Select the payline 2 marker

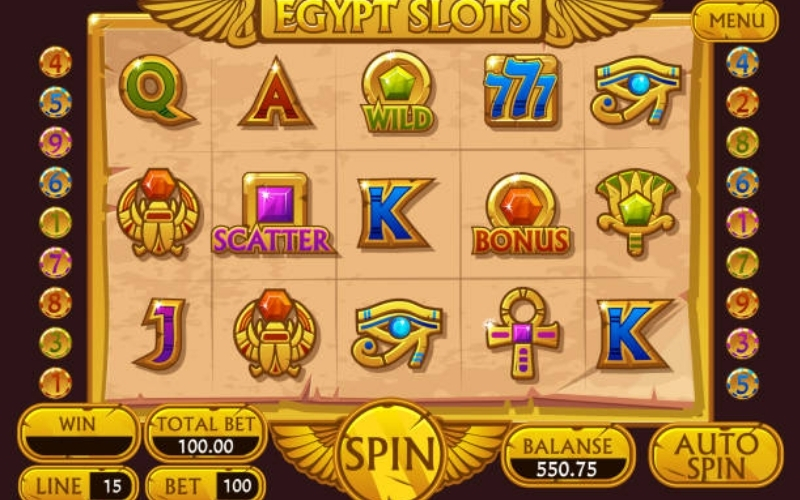coord(742,102)
